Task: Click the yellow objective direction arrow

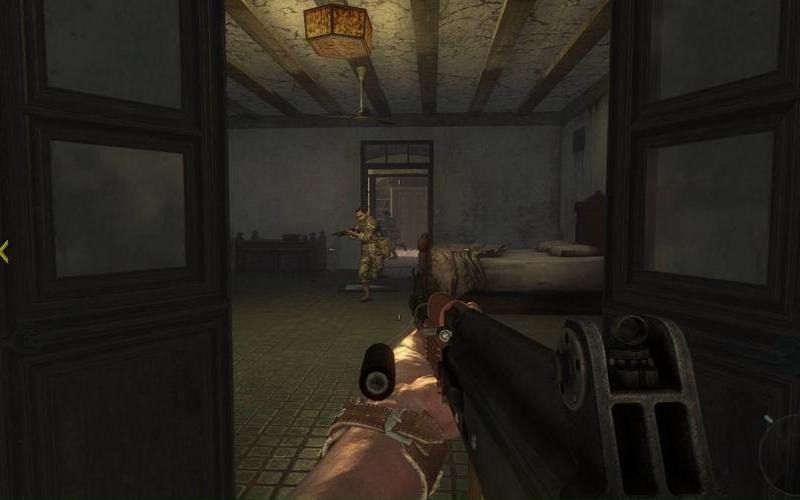Action: 4,252
